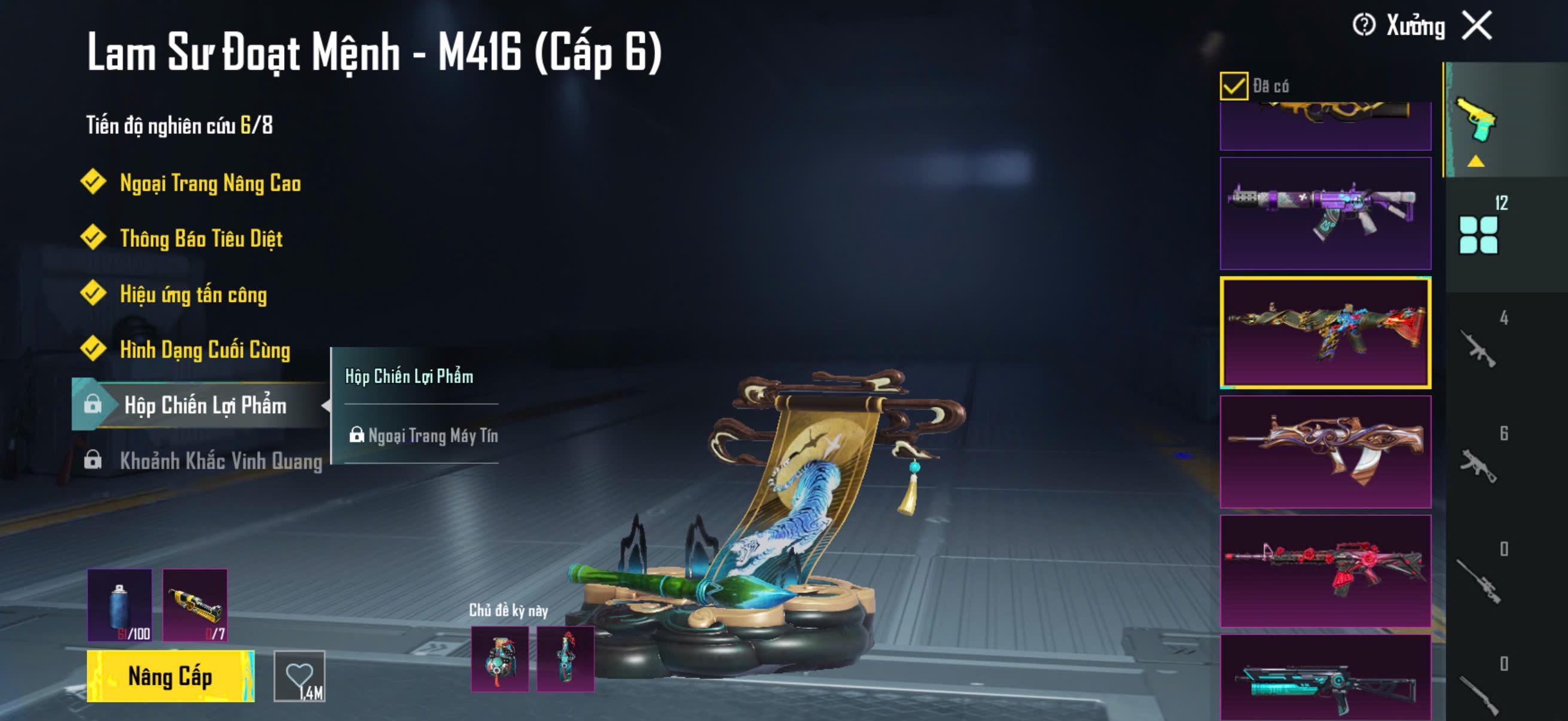Image resolution: width=1568 pixels, height=721 pixels.
Task: Choose the purple M416 skin thumbnail
Action: coord(1325,213)
